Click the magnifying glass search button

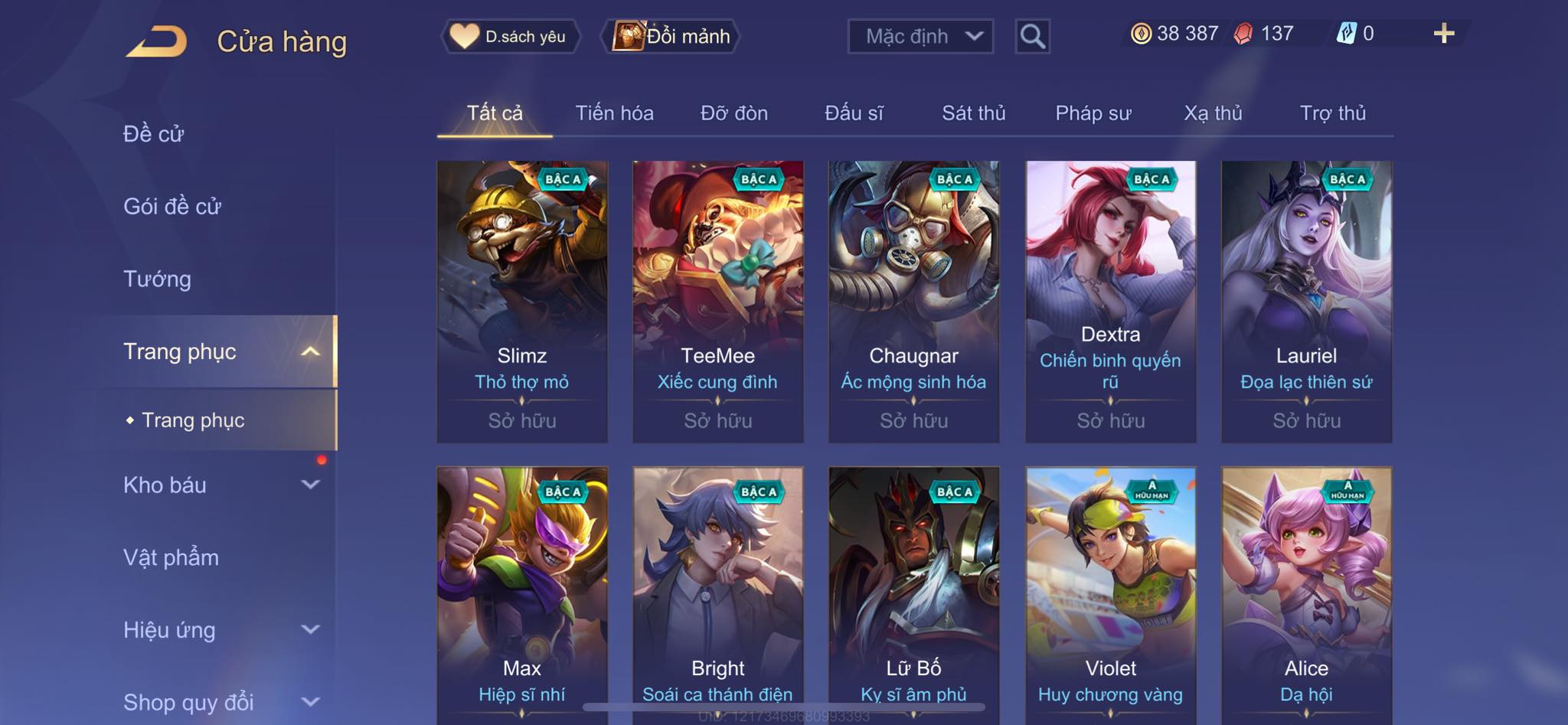click(x=1032, y=36)
